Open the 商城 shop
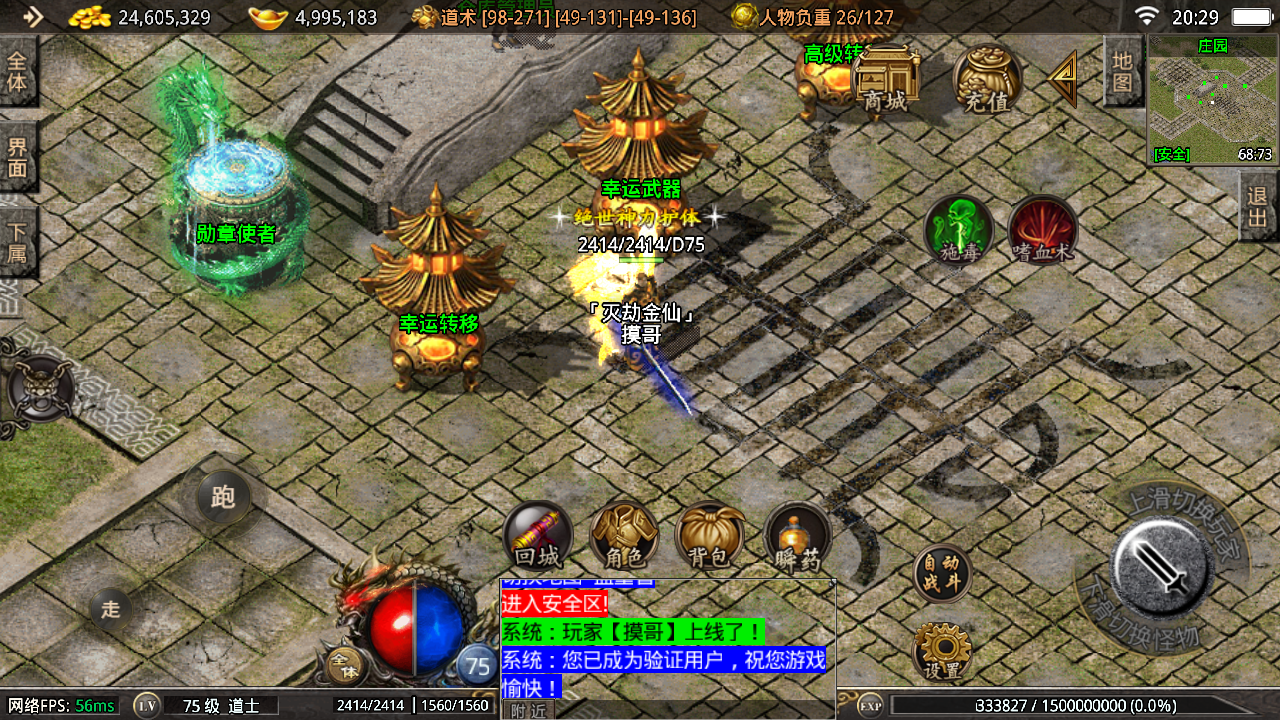Viewport: 1280px width, 720px height. (x=887, y=80)
